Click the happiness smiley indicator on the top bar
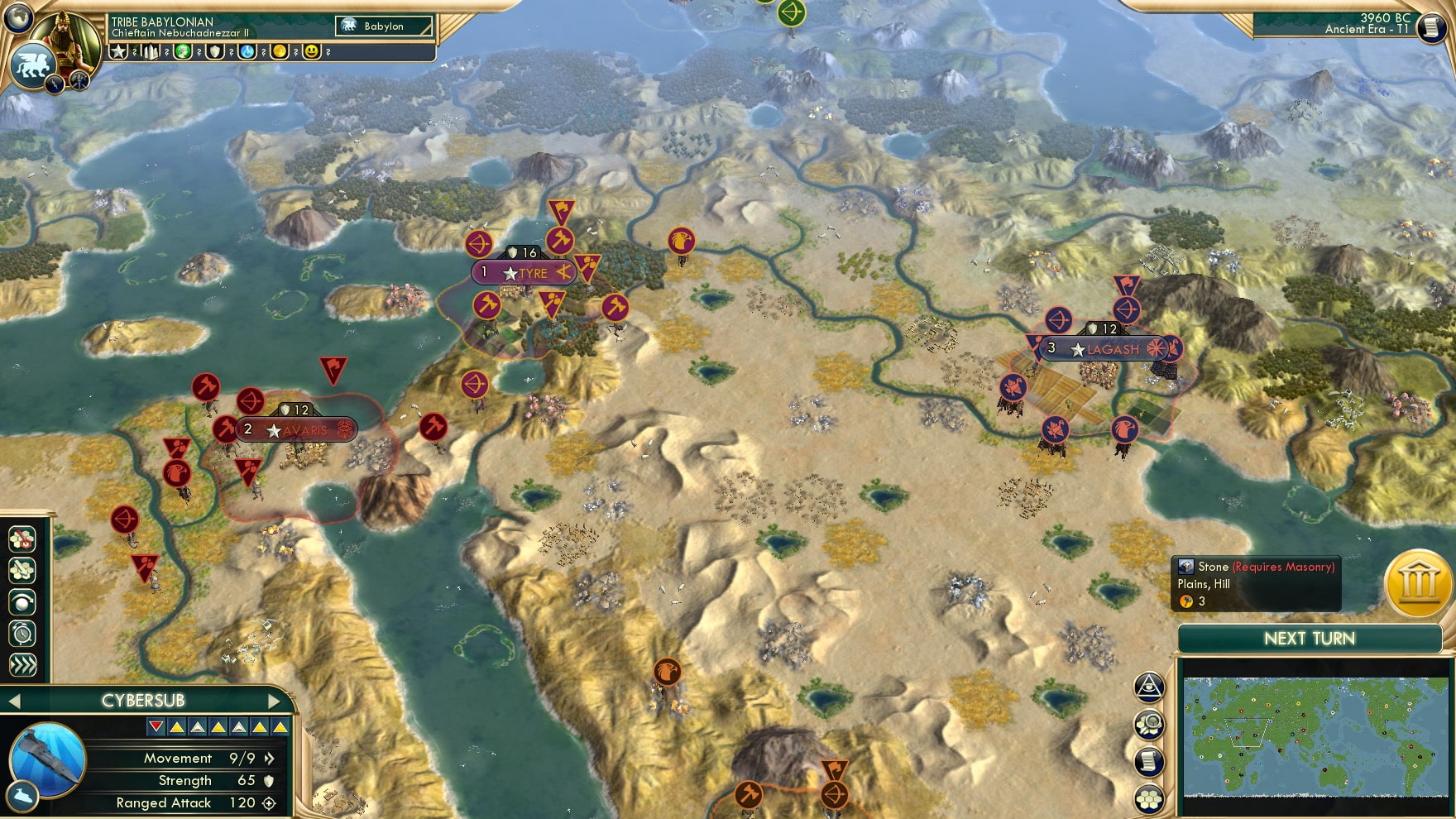Image resolution: width=1456 pixels, height=819 pixels. pyautogui.click(x=311, y=52)
